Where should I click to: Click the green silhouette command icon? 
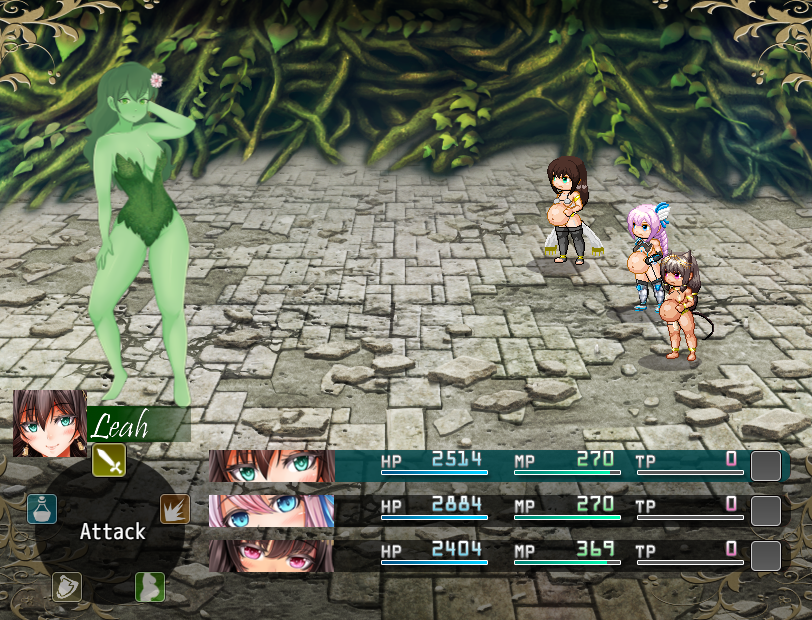149,587
